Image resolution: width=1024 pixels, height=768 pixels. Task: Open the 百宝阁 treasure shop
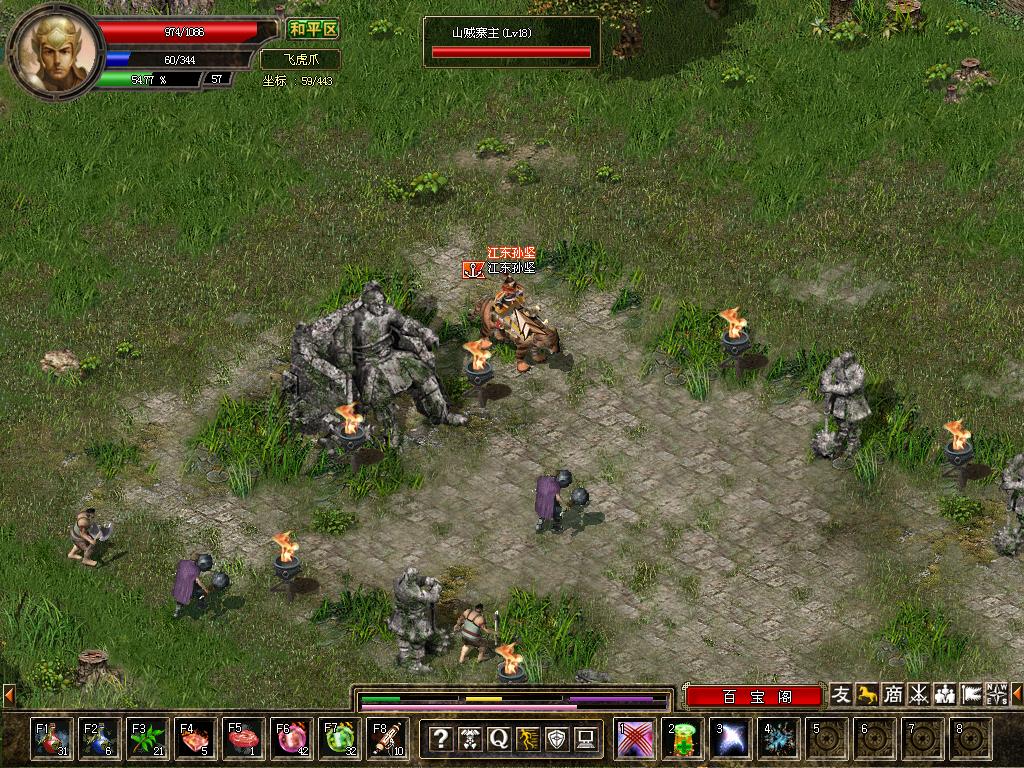tap(754, 696)
